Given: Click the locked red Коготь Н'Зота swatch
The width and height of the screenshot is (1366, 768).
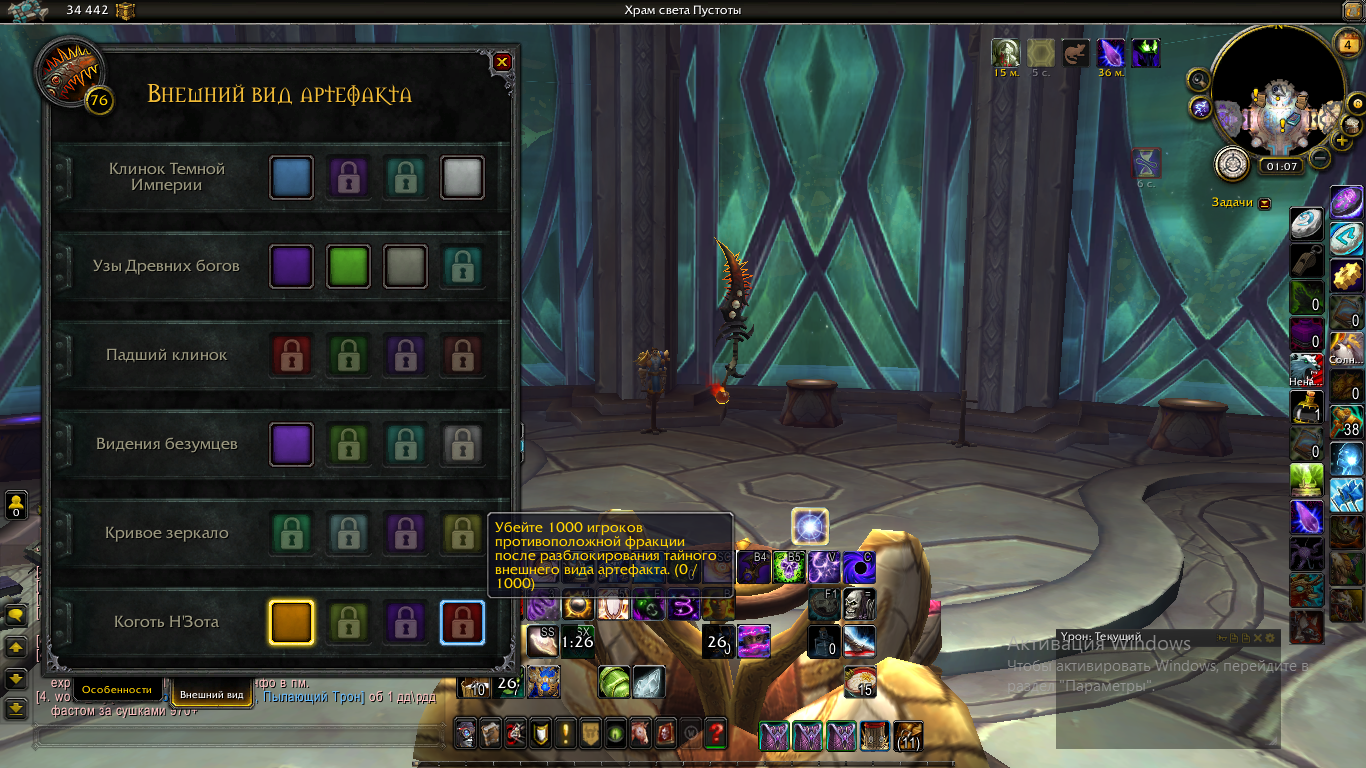Looking at the screenshot, I should [462, 622].
